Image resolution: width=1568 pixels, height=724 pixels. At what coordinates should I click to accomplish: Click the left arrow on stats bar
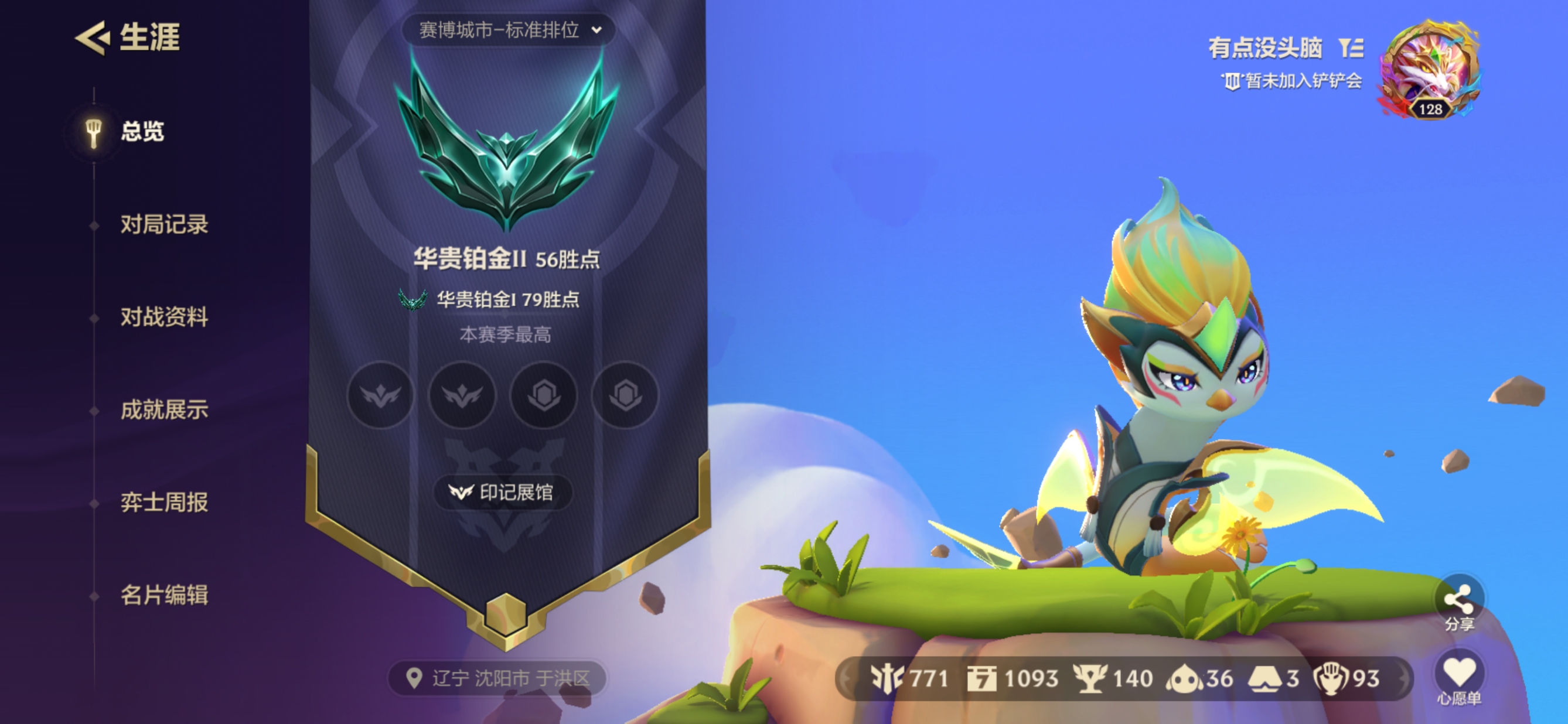(847, 678)
